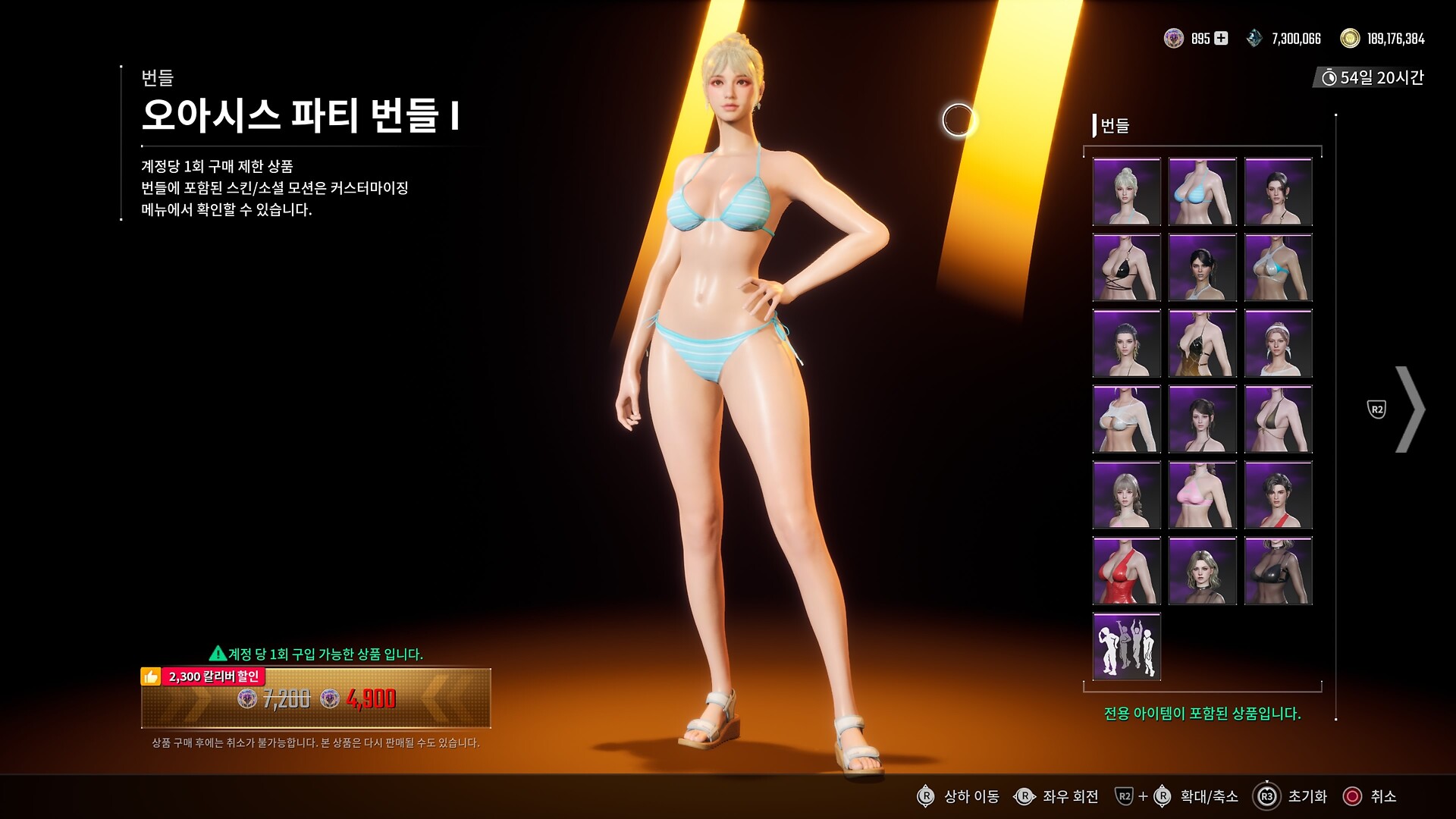The height and width of the screenshot is (819, 1456).
Task: Preview the red swimsuit thumbnail
Action: tap(1126, 571)
